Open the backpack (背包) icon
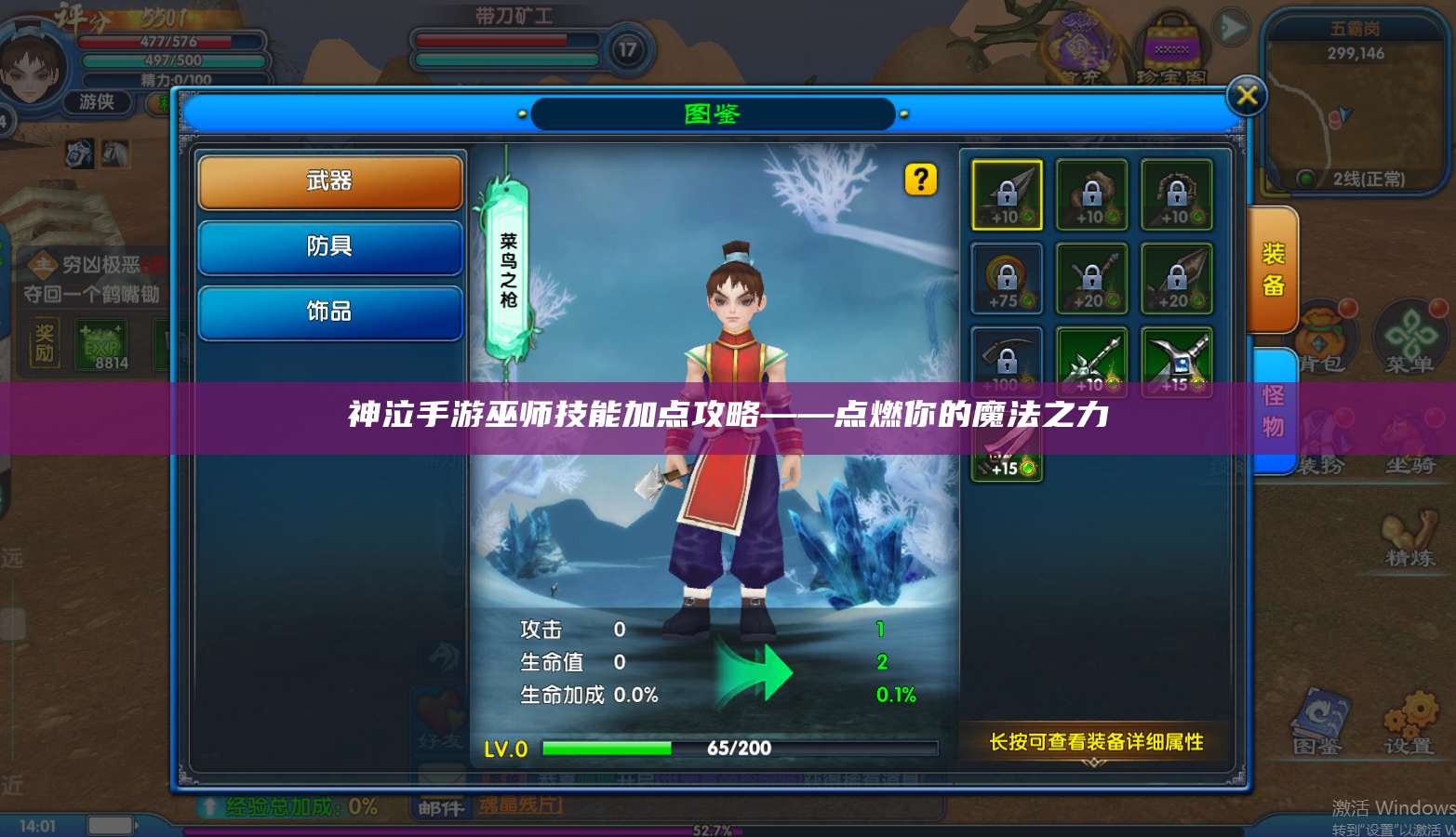This screenshot has height=837, width=1456. point(1321,335)
